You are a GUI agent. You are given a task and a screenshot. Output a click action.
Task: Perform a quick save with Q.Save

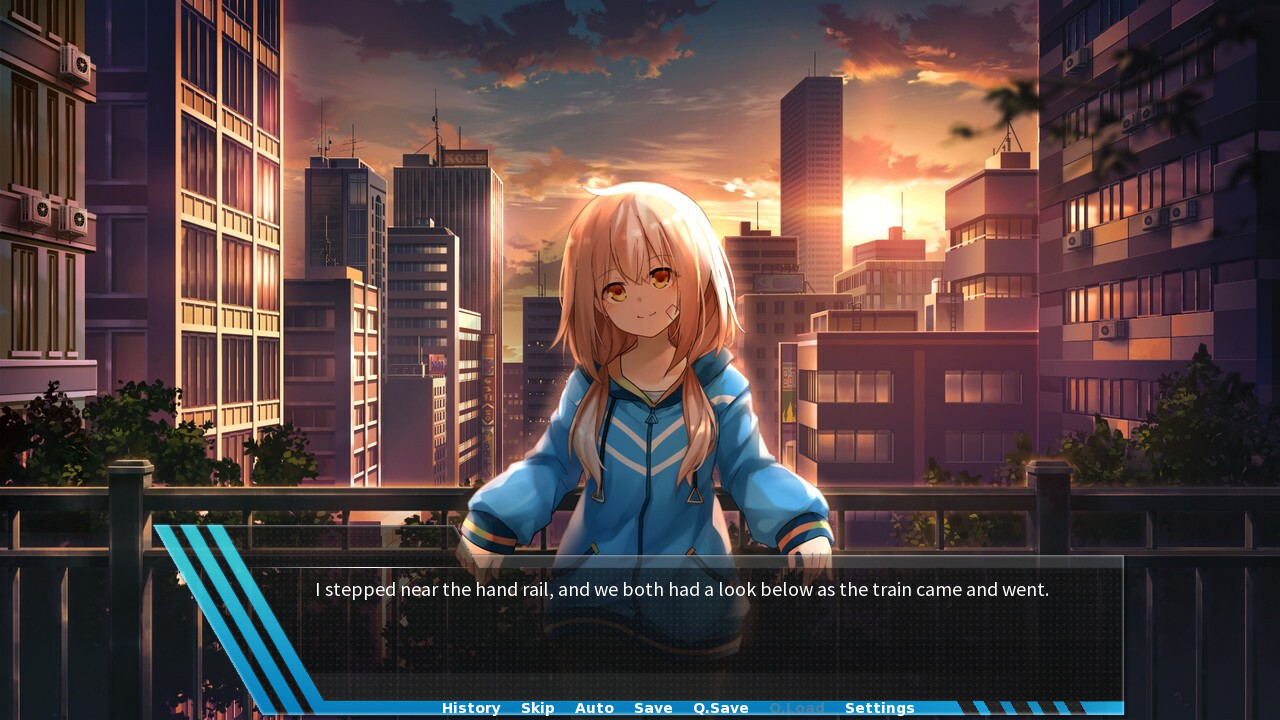(x=720, y=707)
